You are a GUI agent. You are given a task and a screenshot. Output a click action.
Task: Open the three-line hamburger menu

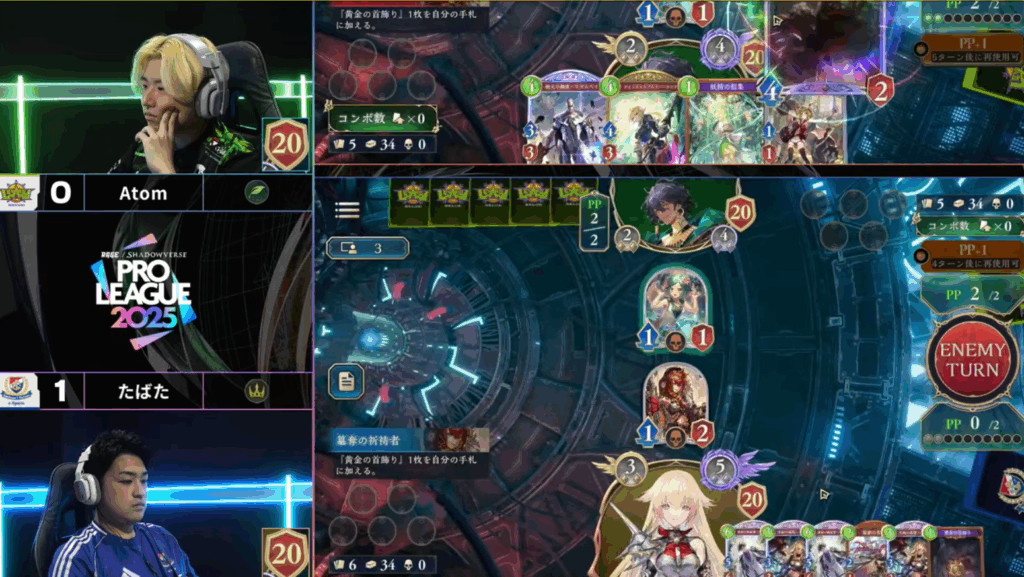point(347,209)
